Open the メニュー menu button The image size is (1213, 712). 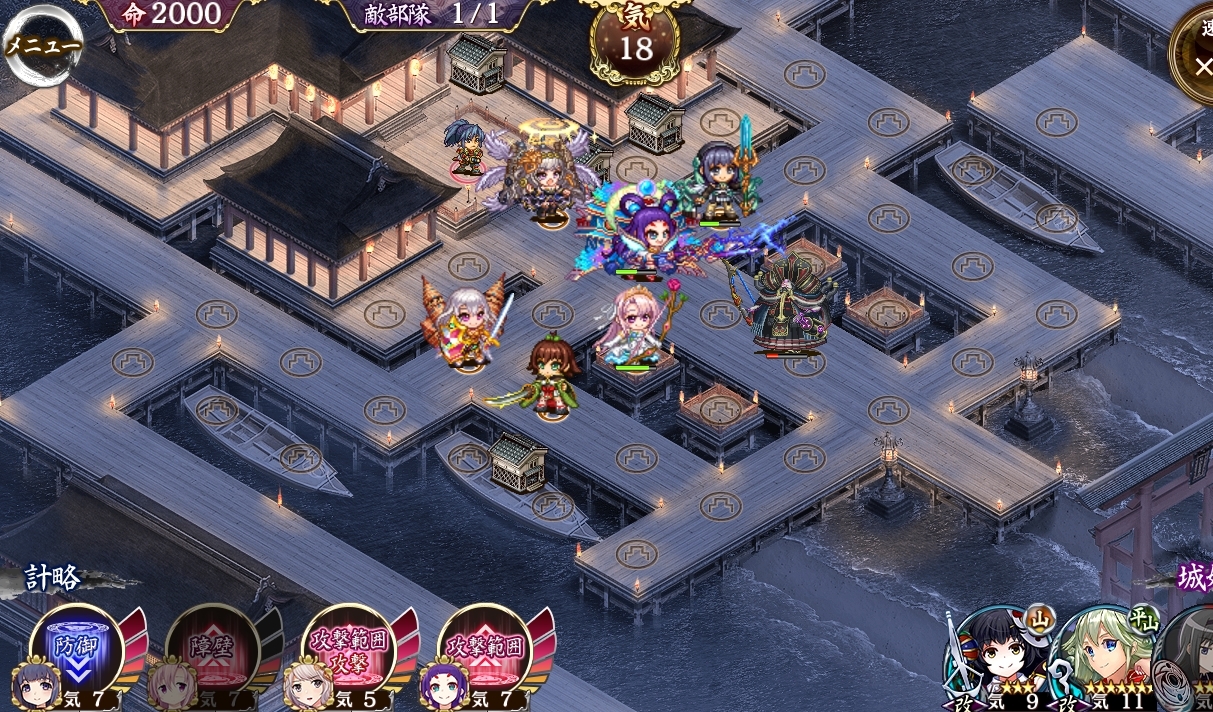coord(43,45)
